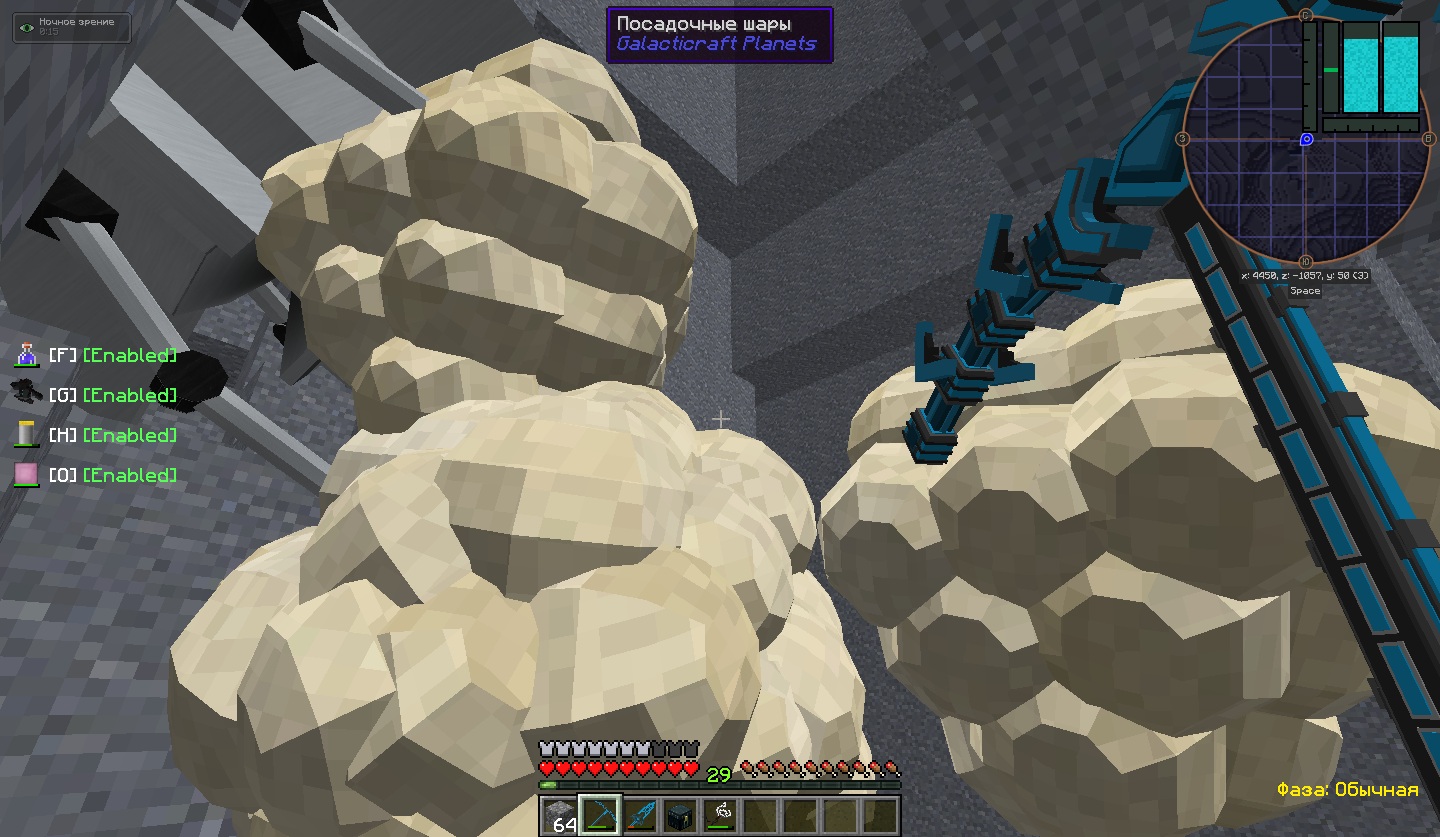Pick the white swirl wand hotbar slot

pyautogui.click(x=720, y=815)
